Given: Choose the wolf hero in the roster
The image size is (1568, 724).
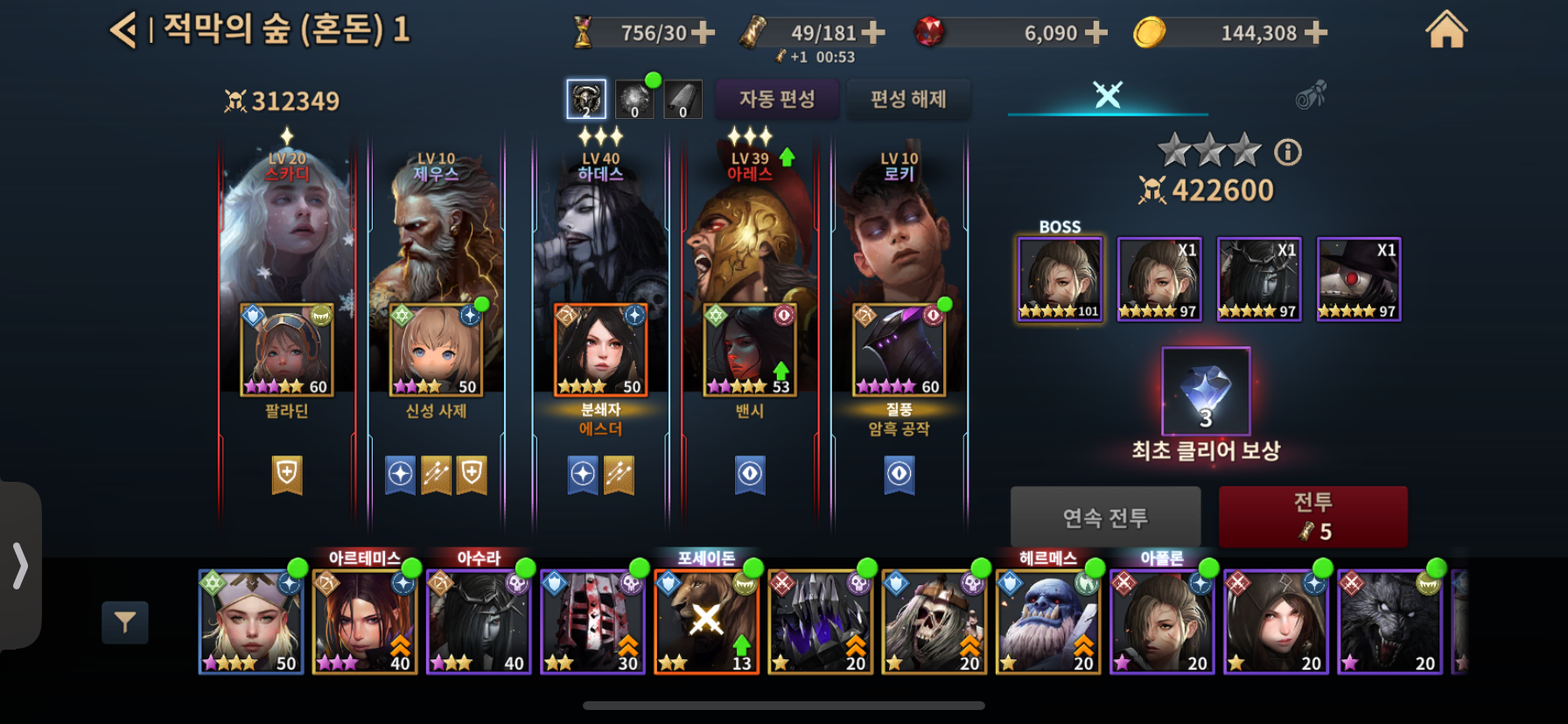Looking at the screenshot, I should (1389, 622).
